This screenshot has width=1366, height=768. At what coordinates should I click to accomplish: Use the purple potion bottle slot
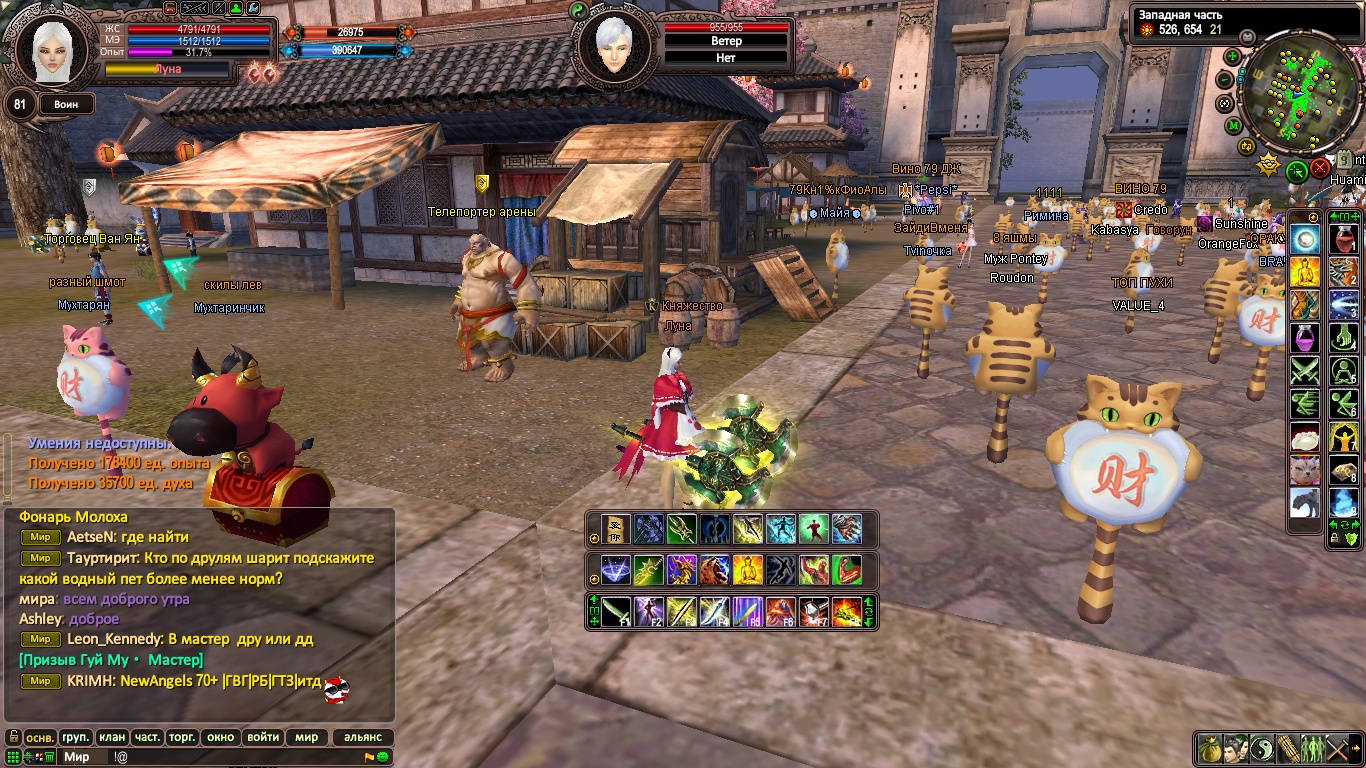(1304, 338)
